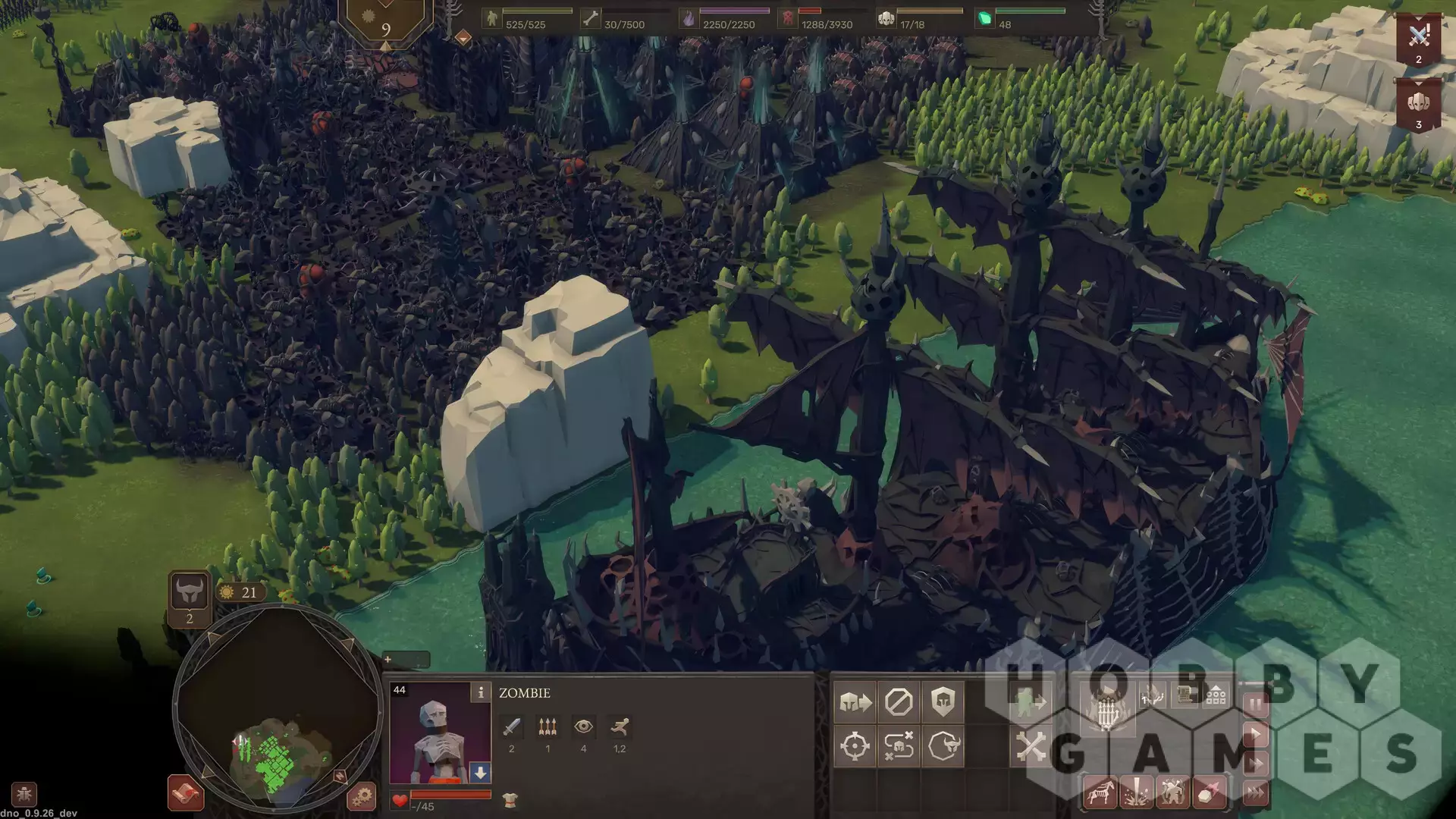Click the skull notification with count 3
The height and width of the screenshot is (819, 1456).
click(1418, 105)
